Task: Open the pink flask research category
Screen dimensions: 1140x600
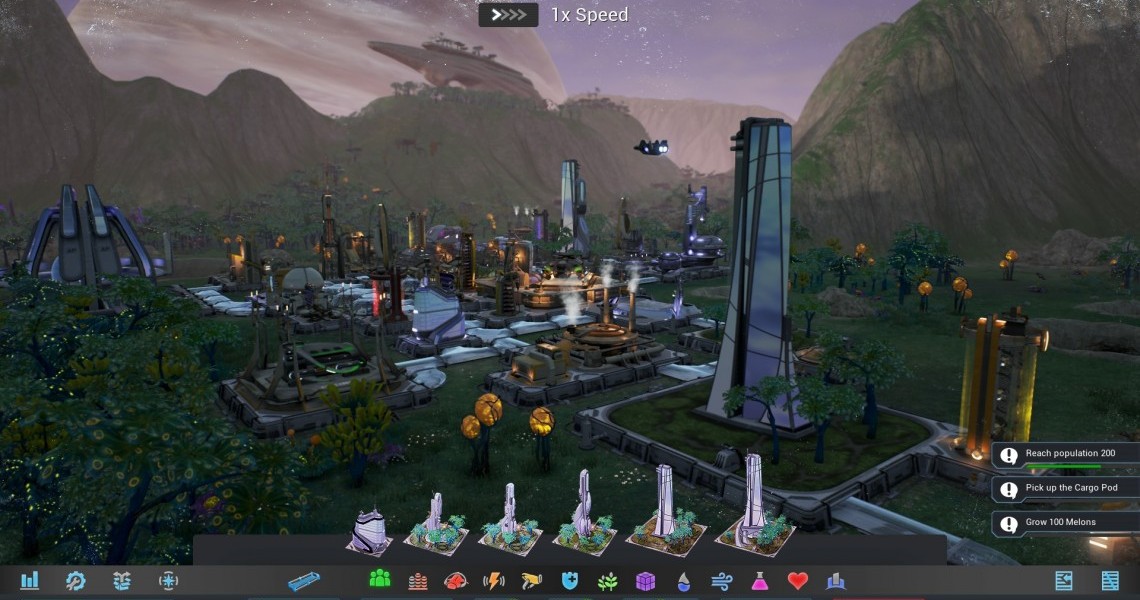Action: pyautogui.click(x=760, y=580)
